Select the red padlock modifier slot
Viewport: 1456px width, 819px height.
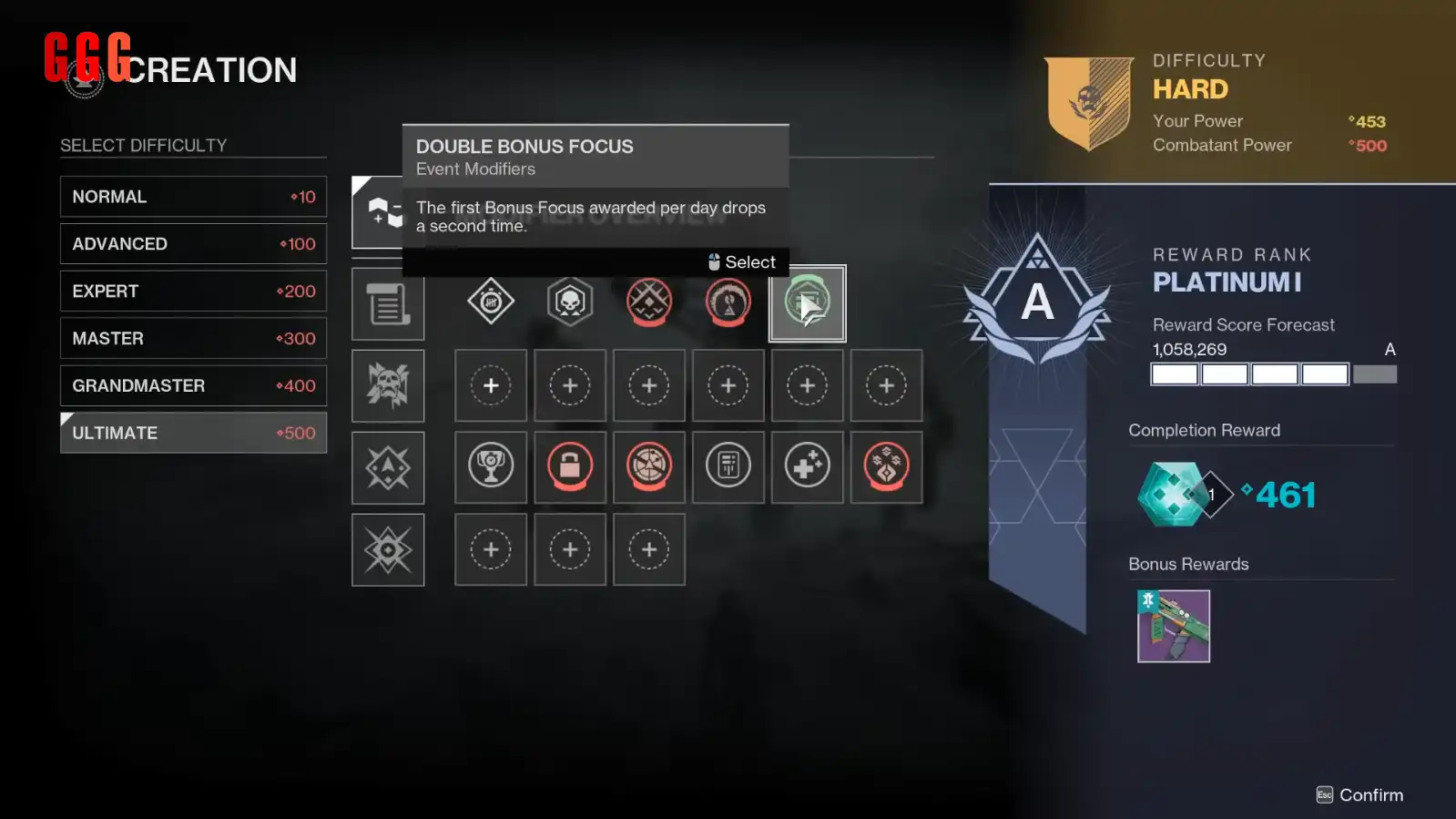(x=570, y=467)
